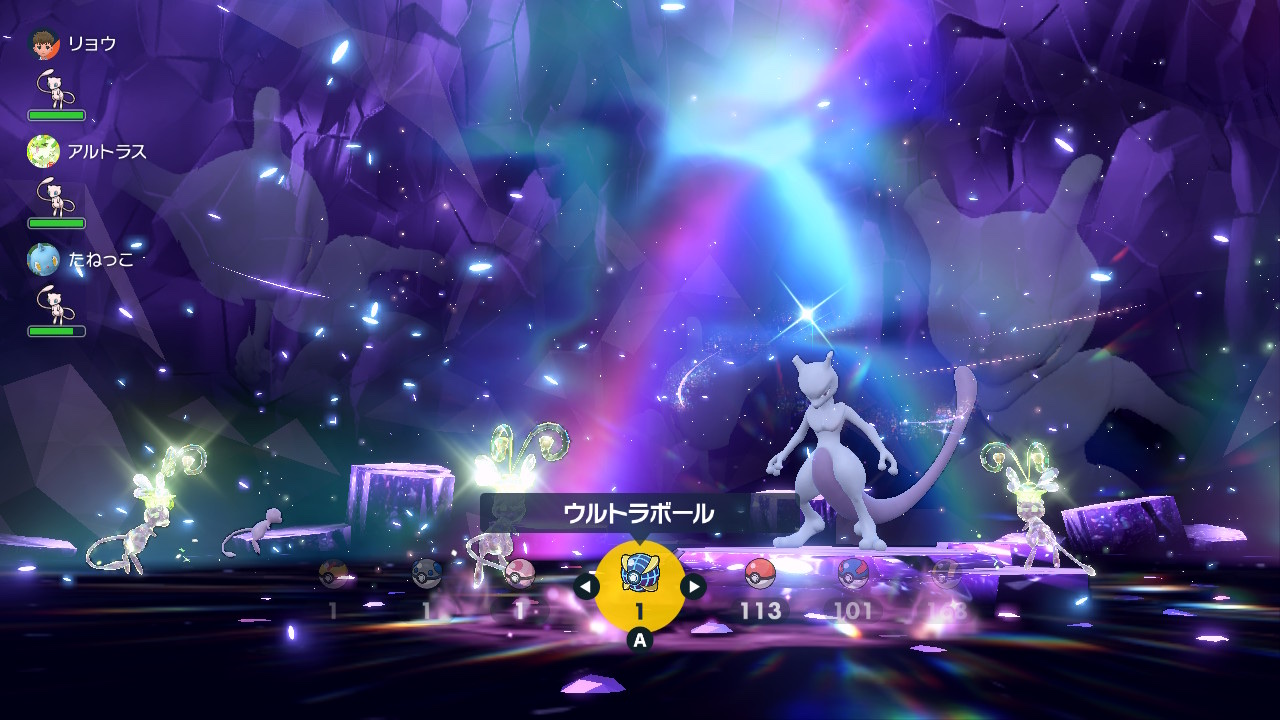The width and height of the screenshot is (1280, 720).
Task: Pick the pink ball left of the selector
Action: 519,574
